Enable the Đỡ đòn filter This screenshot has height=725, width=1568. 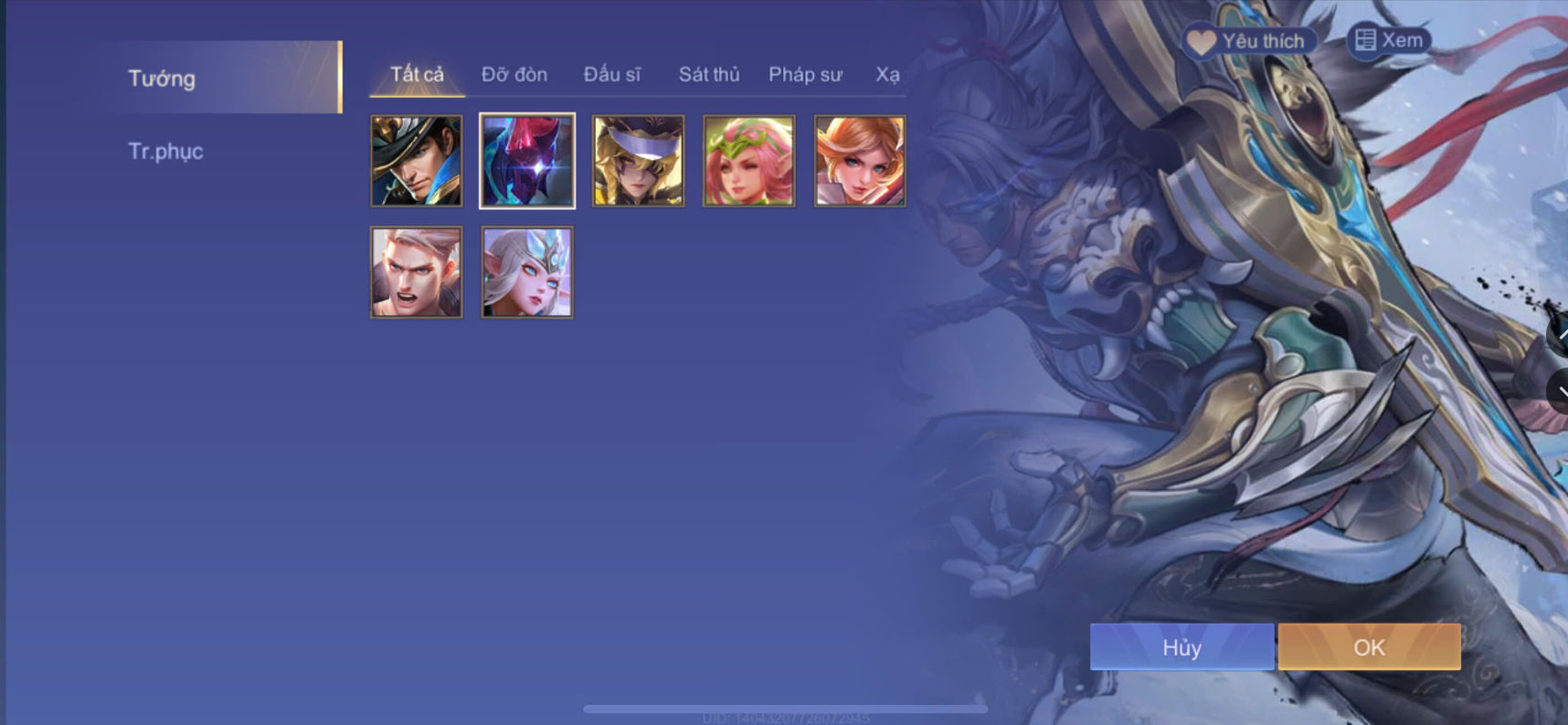pos(514,75)
